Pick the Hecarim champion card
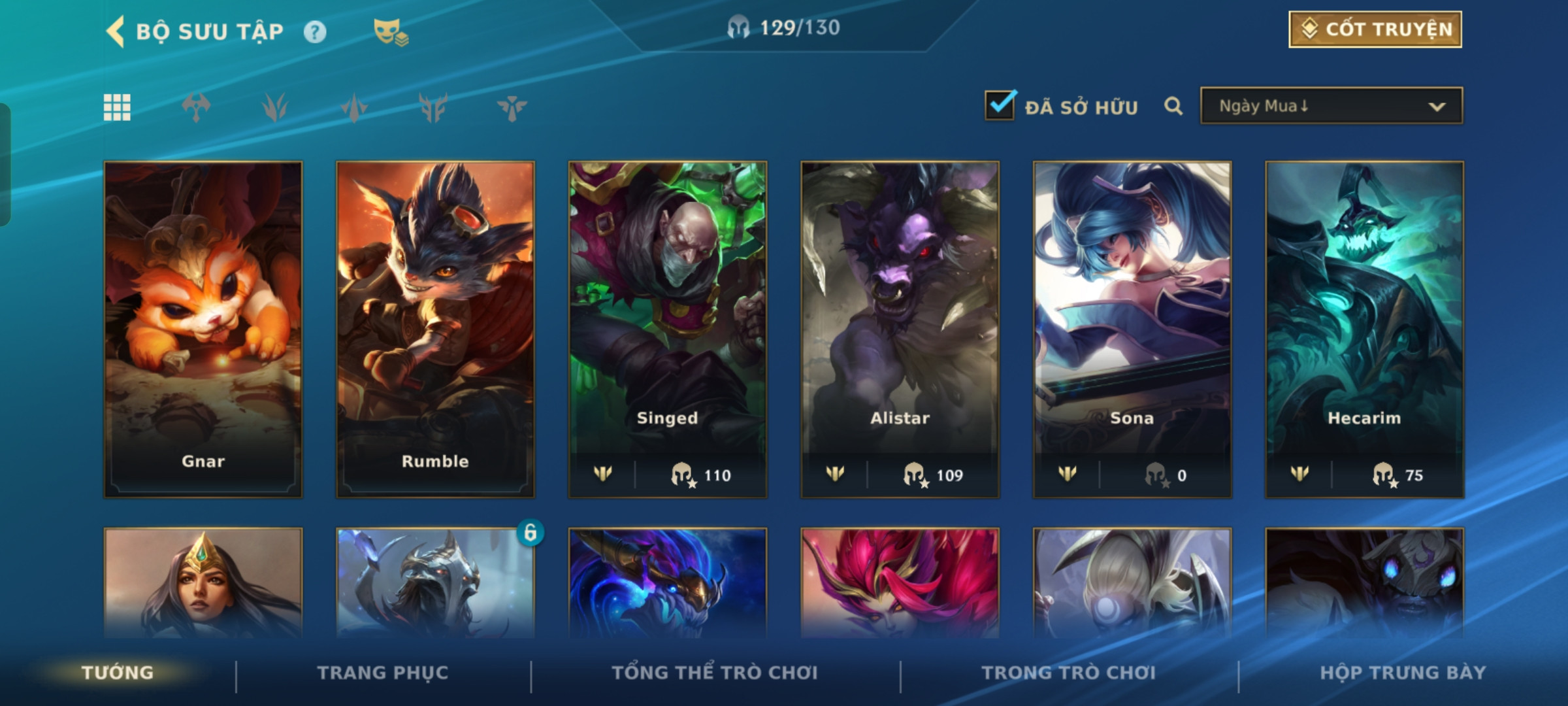 pos(1364,329)
